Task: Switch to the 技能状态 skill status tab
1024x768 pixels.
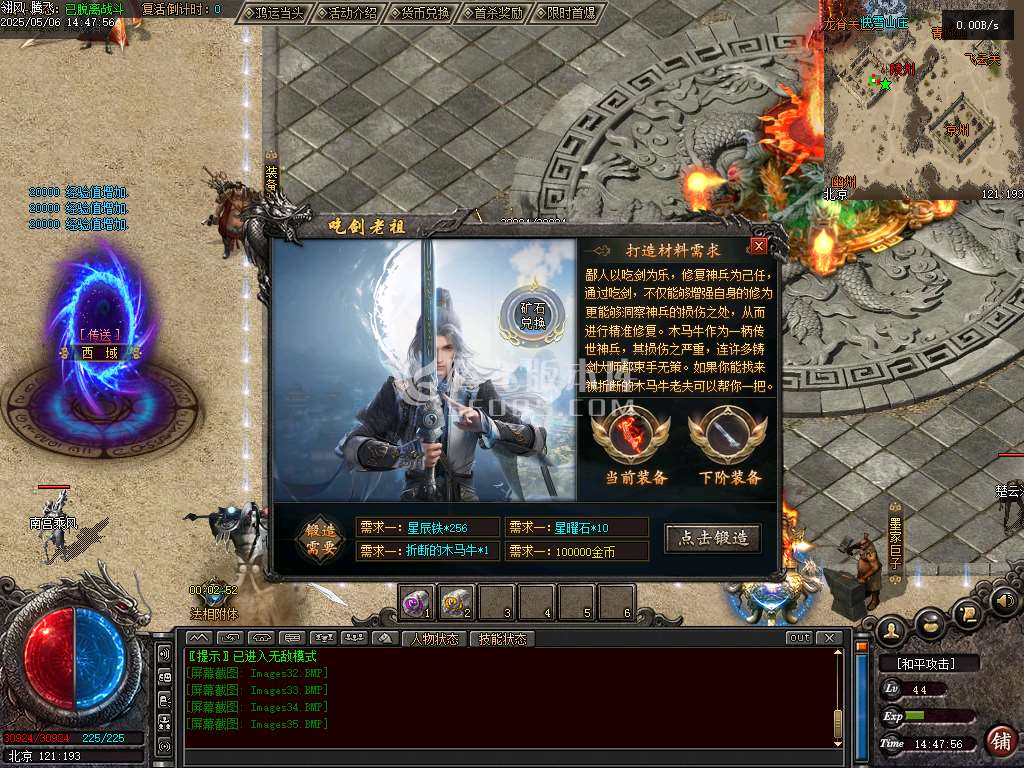Action: point(501,638)
